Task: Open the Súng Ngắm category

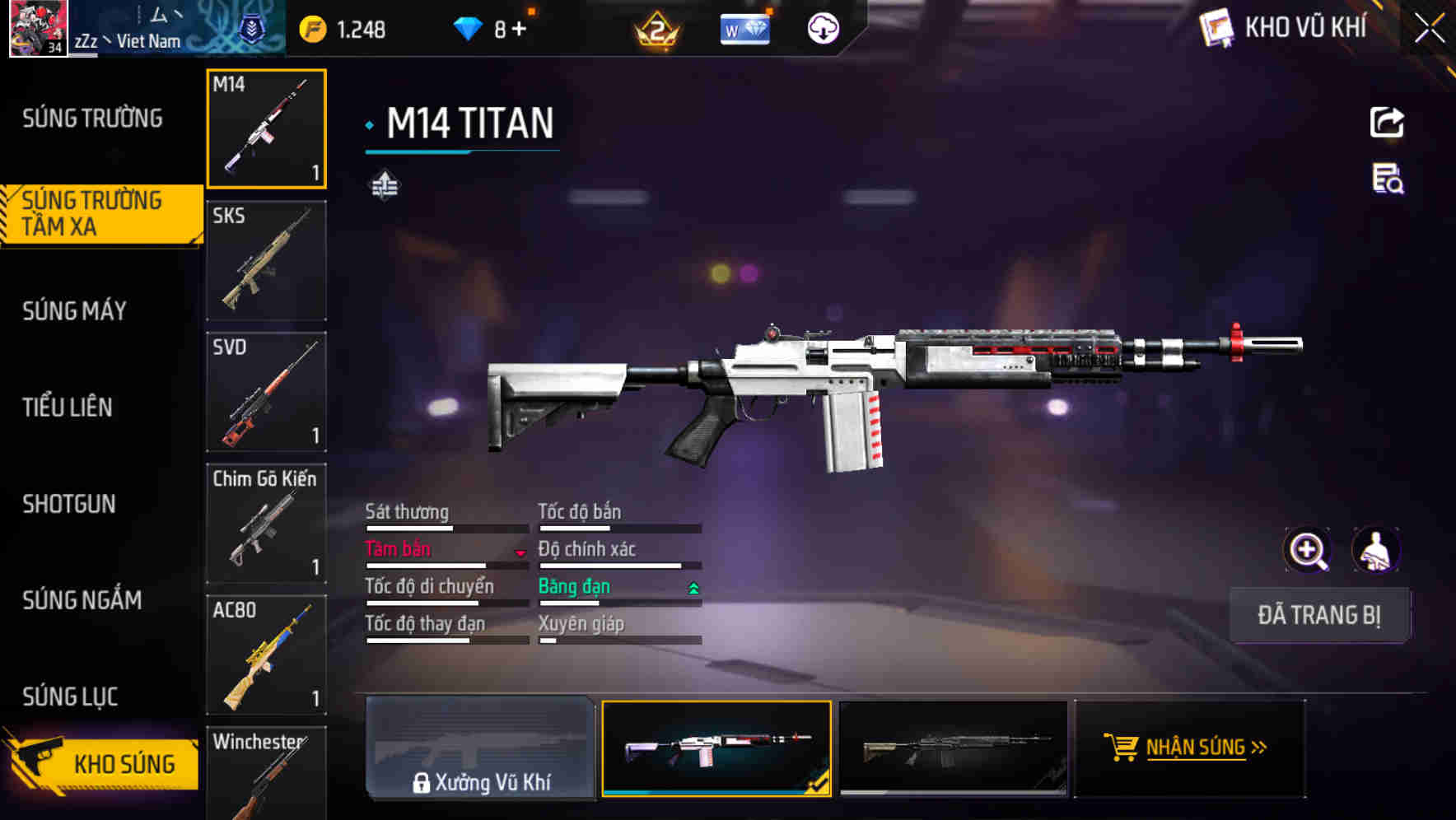Action: pyautogui.click(x=82, y=600)
